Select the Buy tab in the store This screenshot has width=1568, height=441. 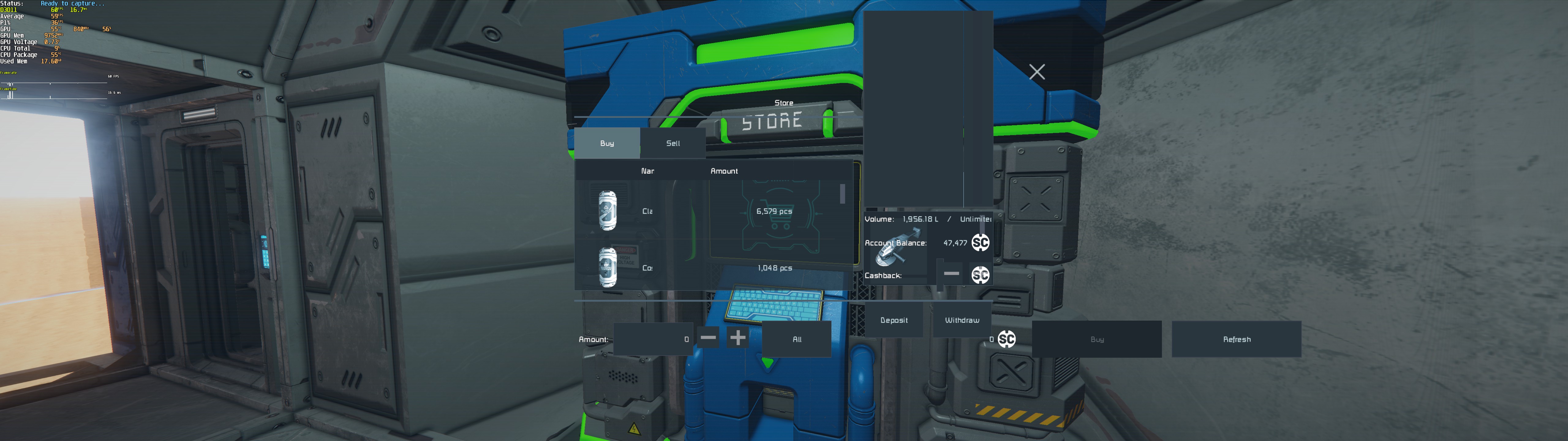[x=607, y=143]
